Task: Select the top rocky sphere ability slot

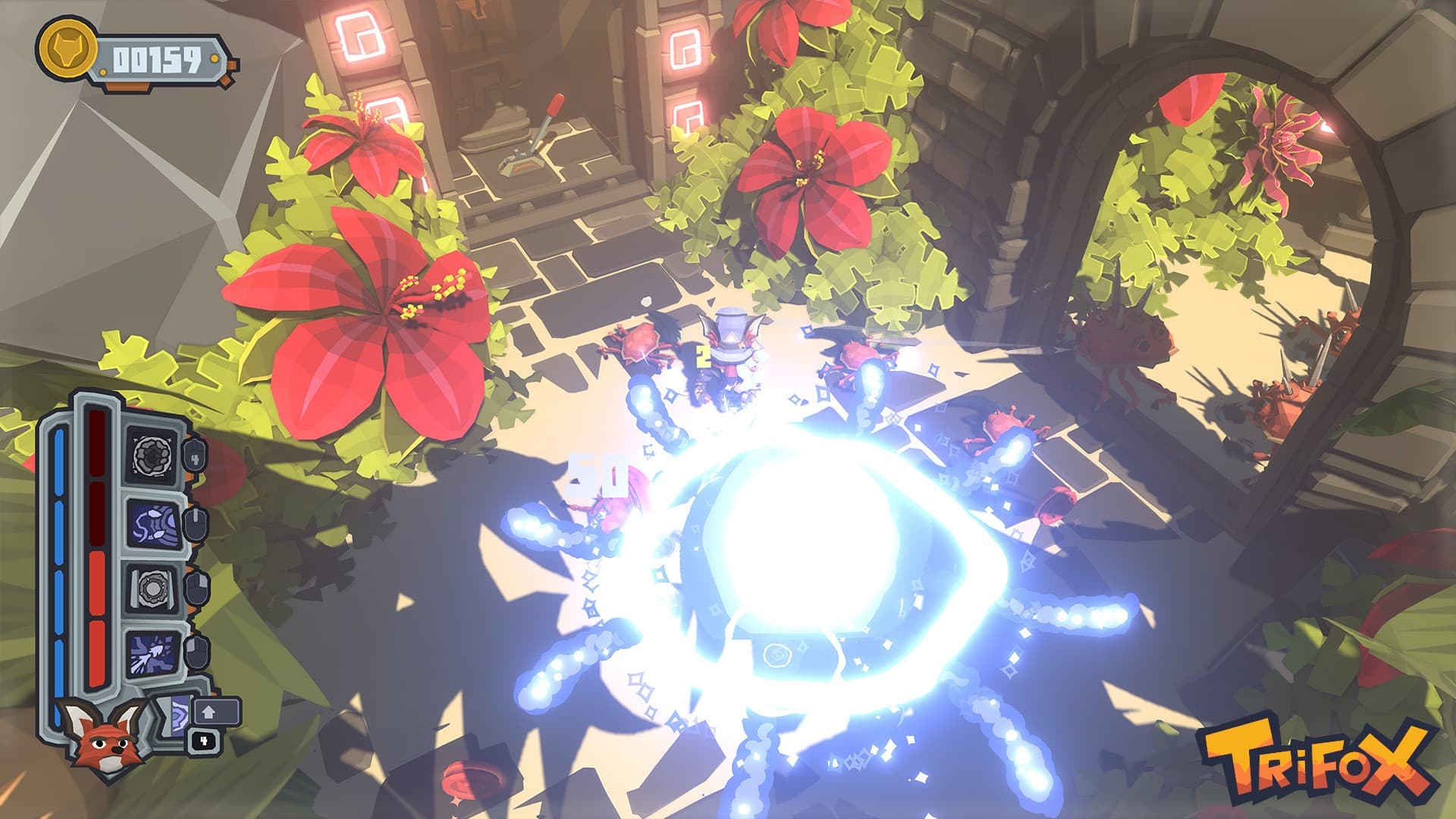Action: pos(151,455)
